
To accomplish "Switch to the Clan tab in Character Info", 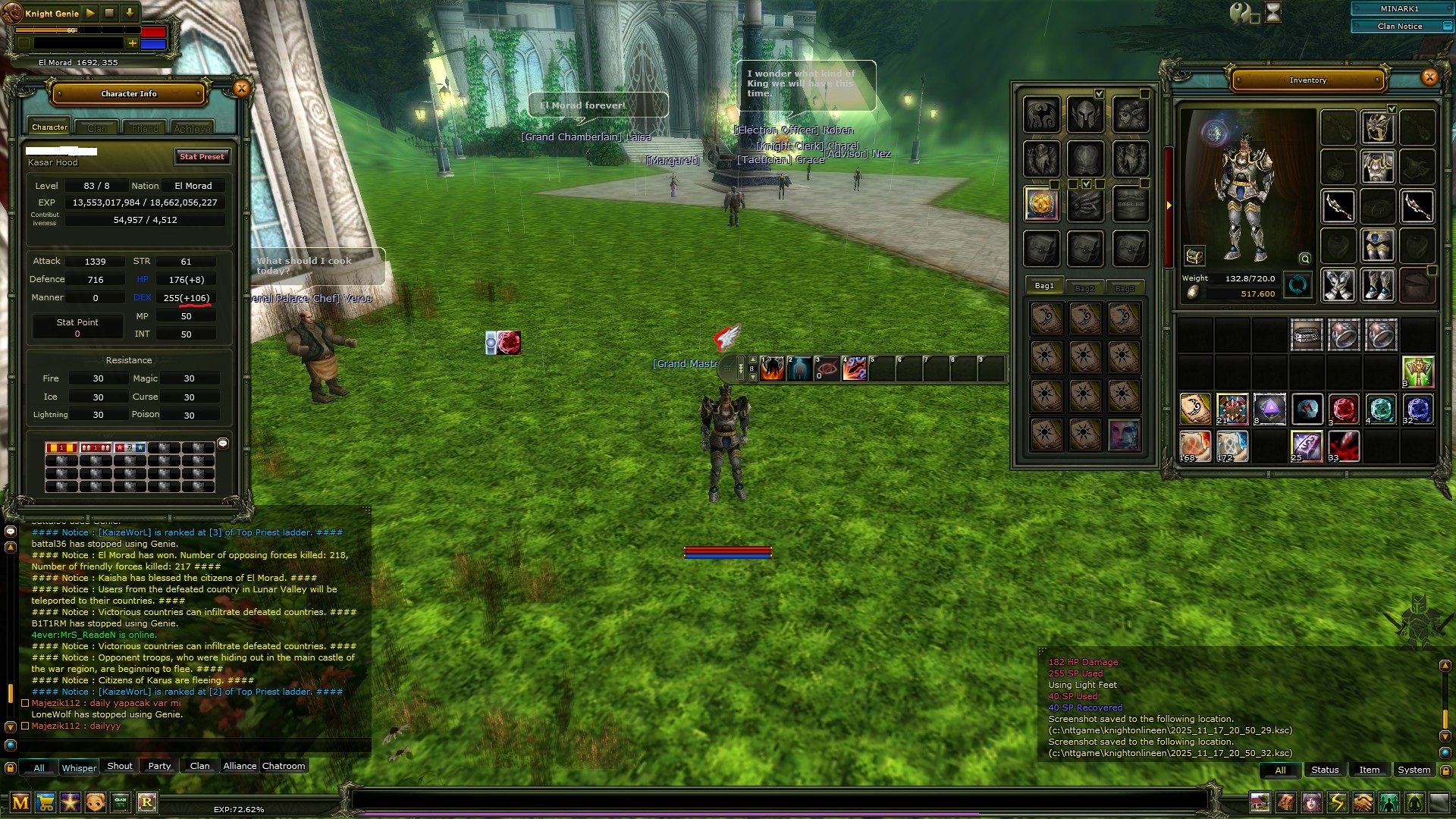I will coord(97,128).
